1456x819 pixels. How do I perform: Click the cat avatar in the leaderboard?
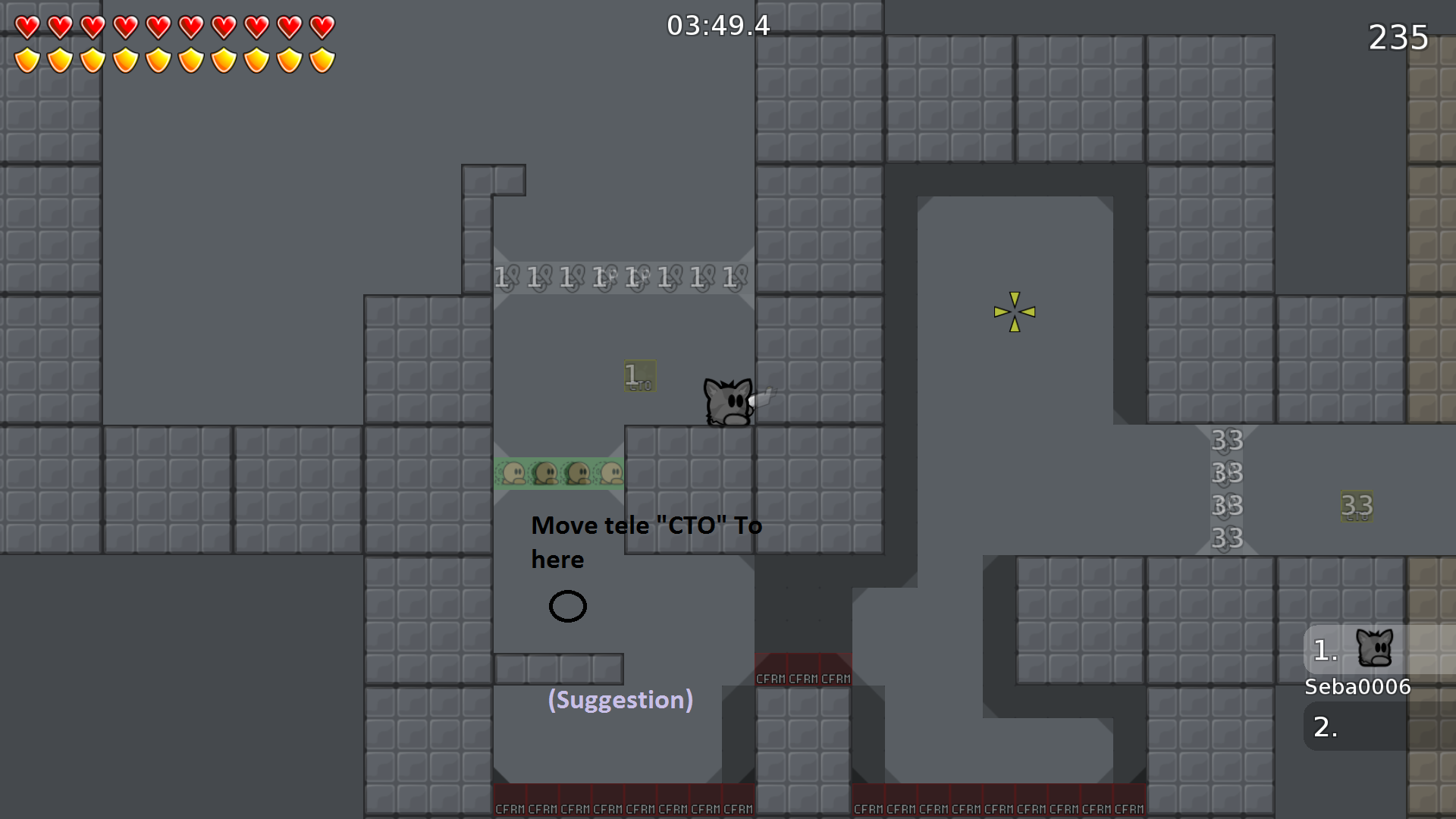(x=1375, y=648)
